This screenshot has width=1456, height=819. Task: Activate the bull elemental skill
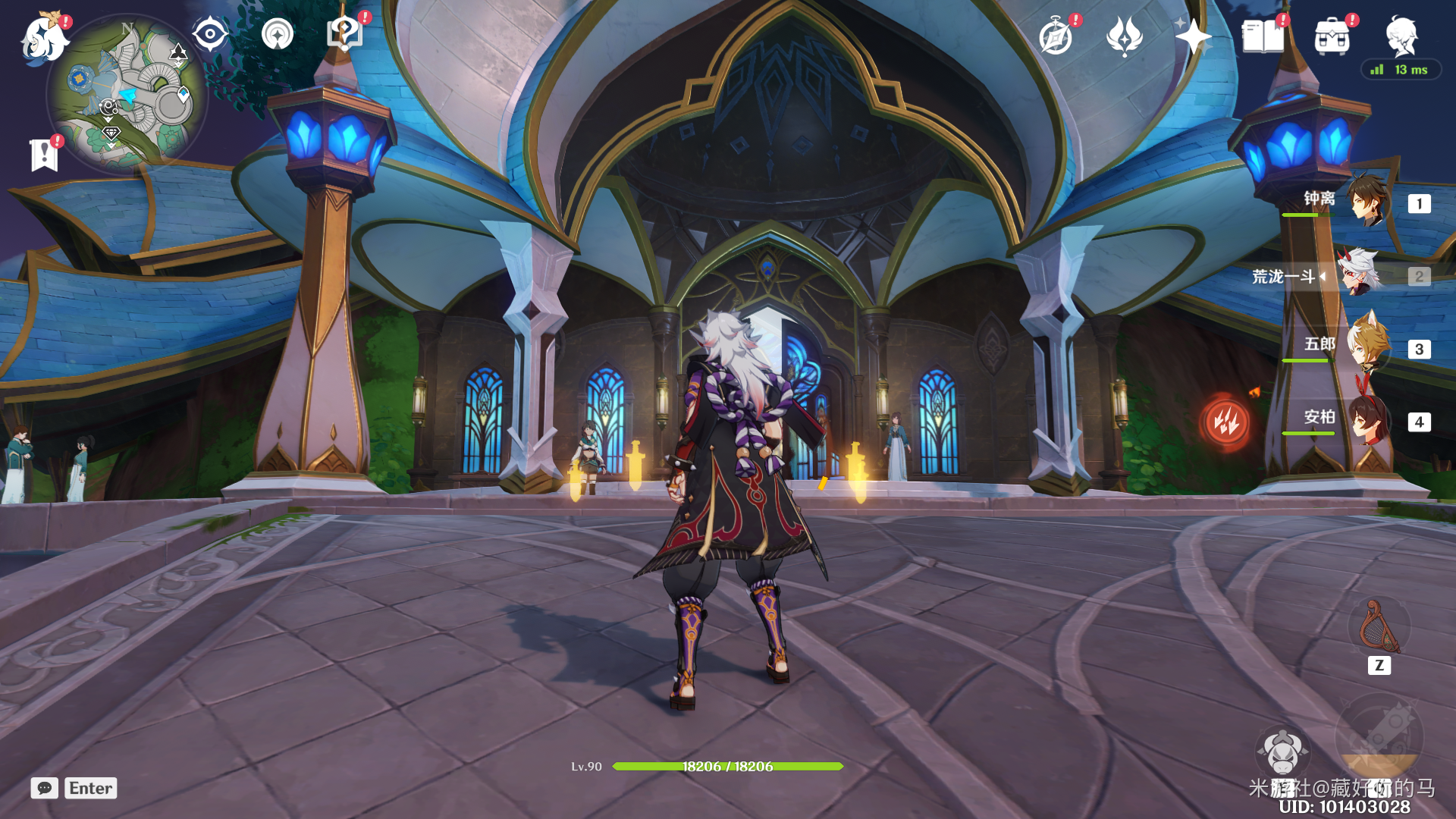[x=1282, y=752]
